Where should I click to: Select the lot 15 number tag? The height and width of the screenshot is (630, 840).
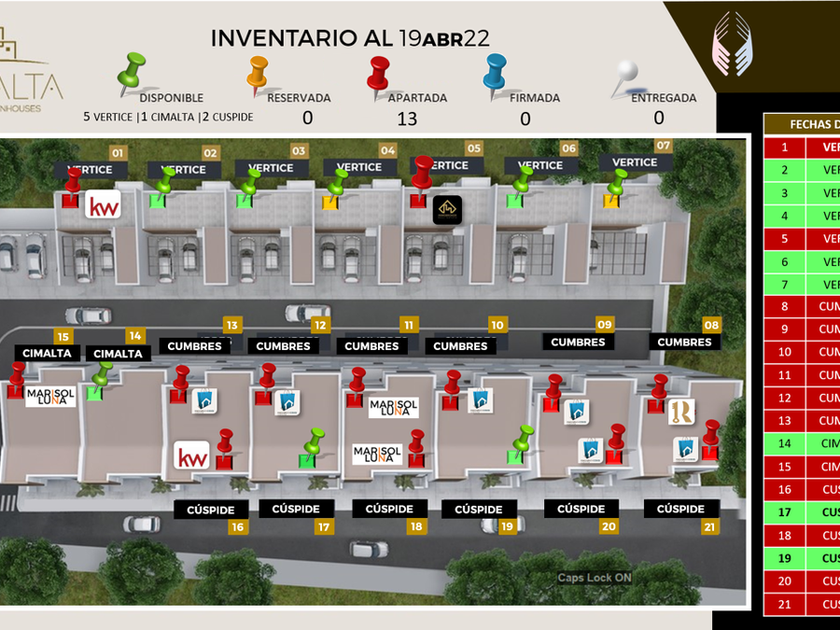click(63, 337)
